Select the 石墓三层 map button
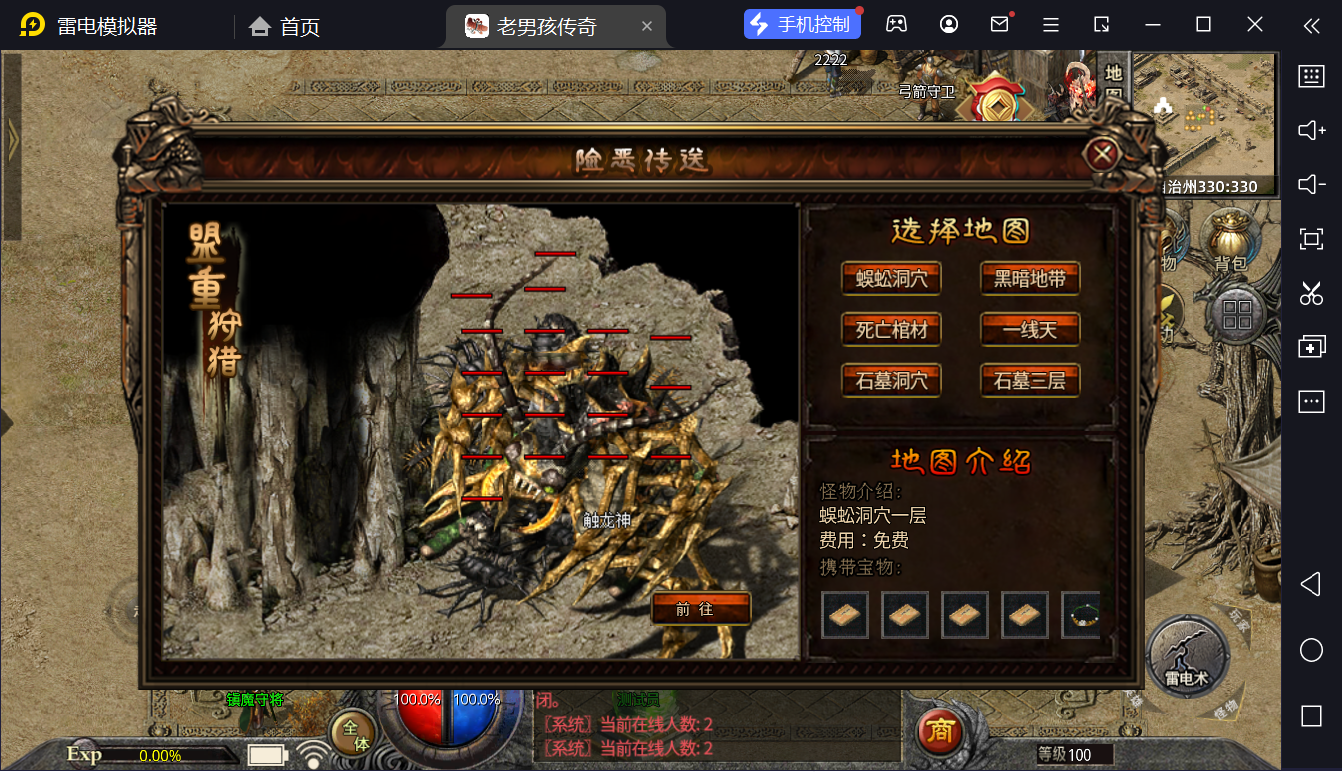The height and width of the screenshot is (772, 1342). [x=1030, y=380]
